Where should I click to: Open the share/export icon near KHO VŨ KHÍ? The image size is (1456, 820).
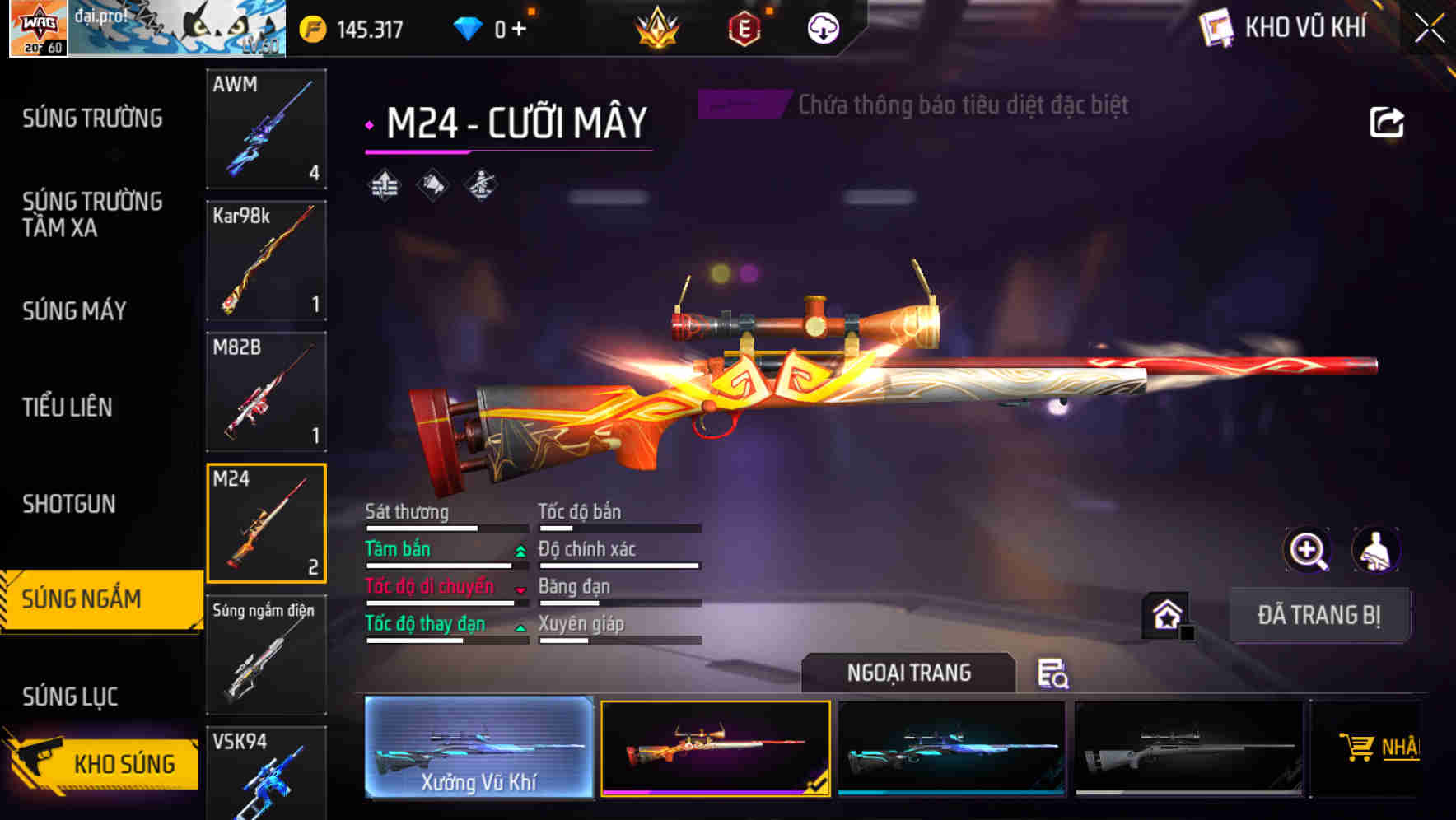click(x=1388, y=121)
